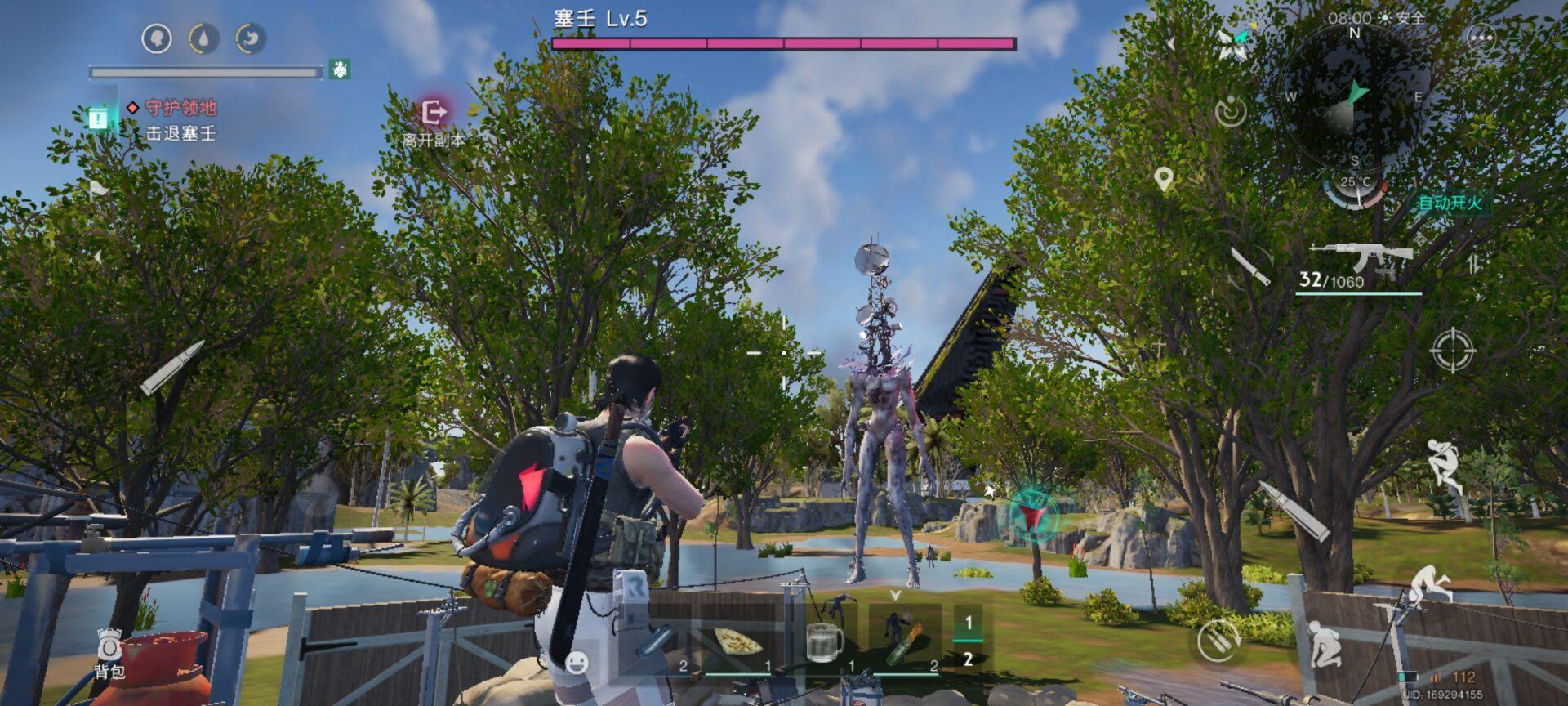
Task: Fire using the right-side bullet button
Action: 1293,509
